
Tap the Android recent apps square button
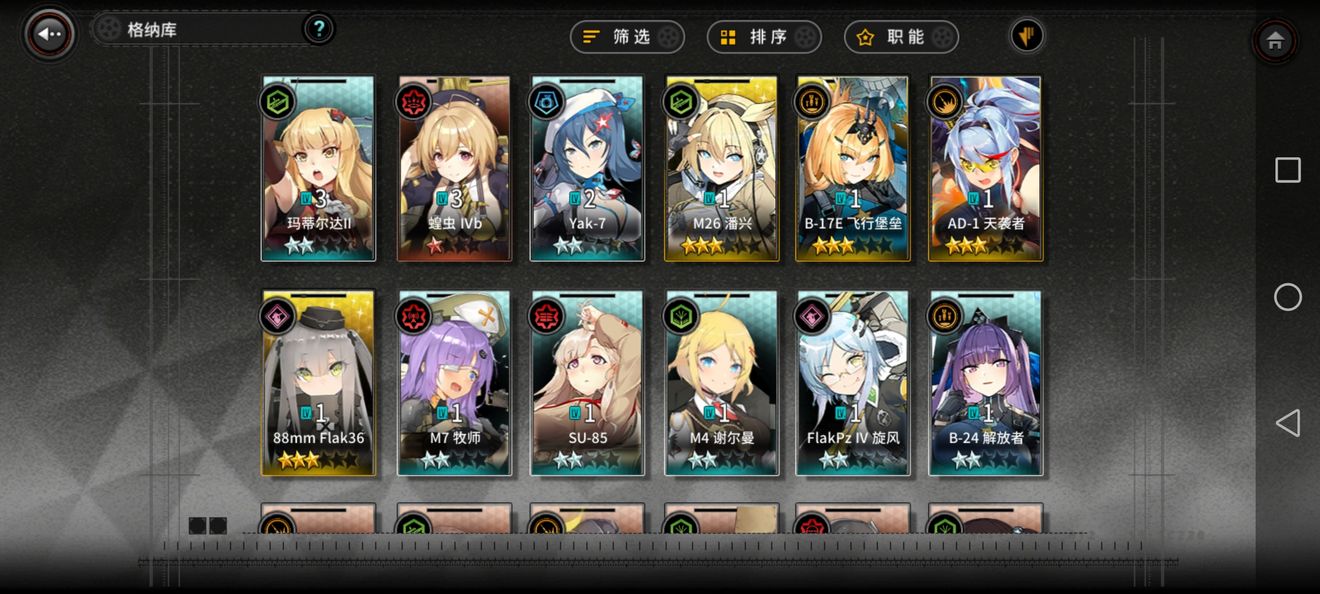tap(1287, 170)
